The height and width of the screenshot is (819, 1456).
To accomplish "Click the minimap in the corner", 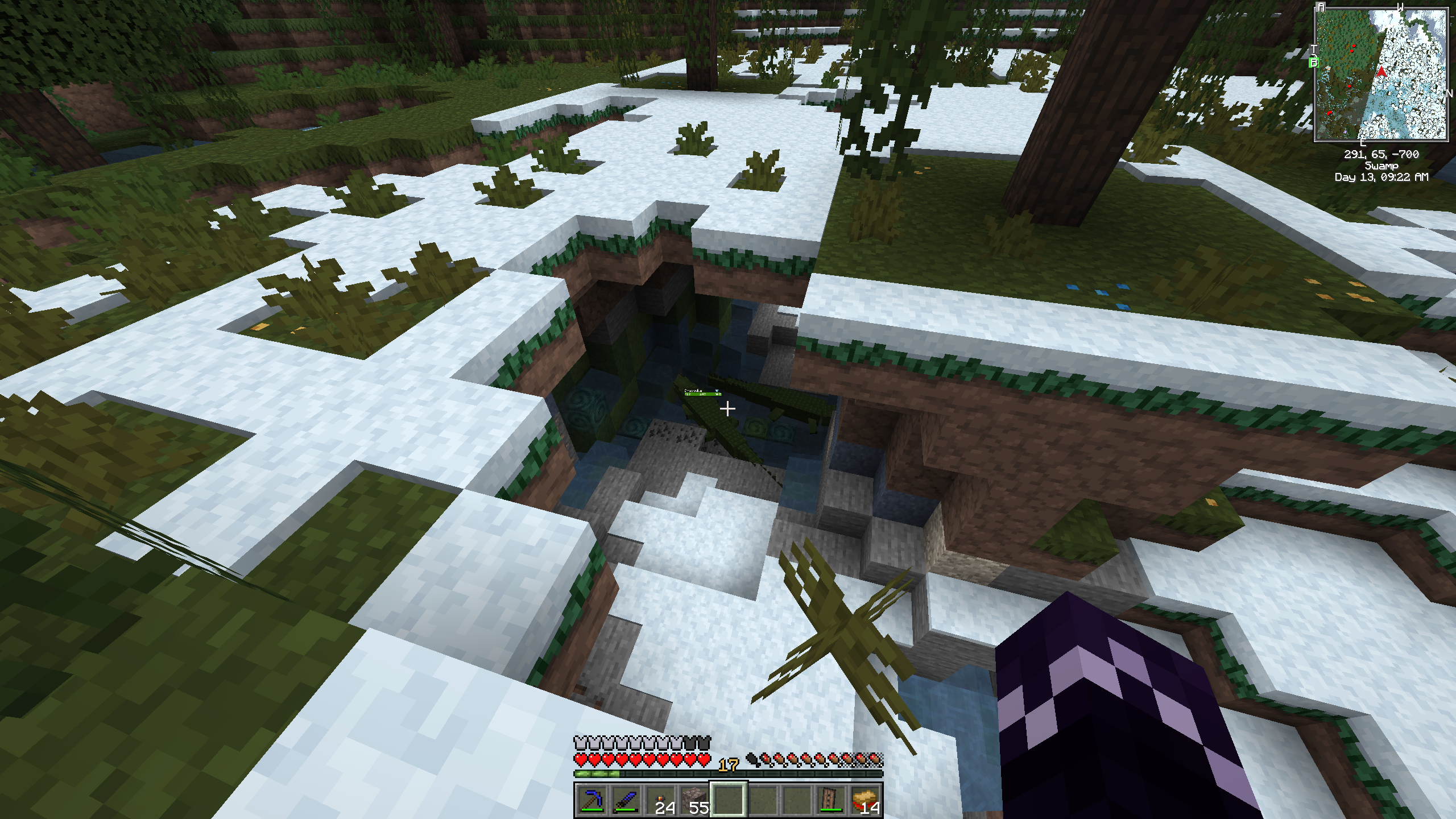I will pyautogui.click(x=1381, y=74).
